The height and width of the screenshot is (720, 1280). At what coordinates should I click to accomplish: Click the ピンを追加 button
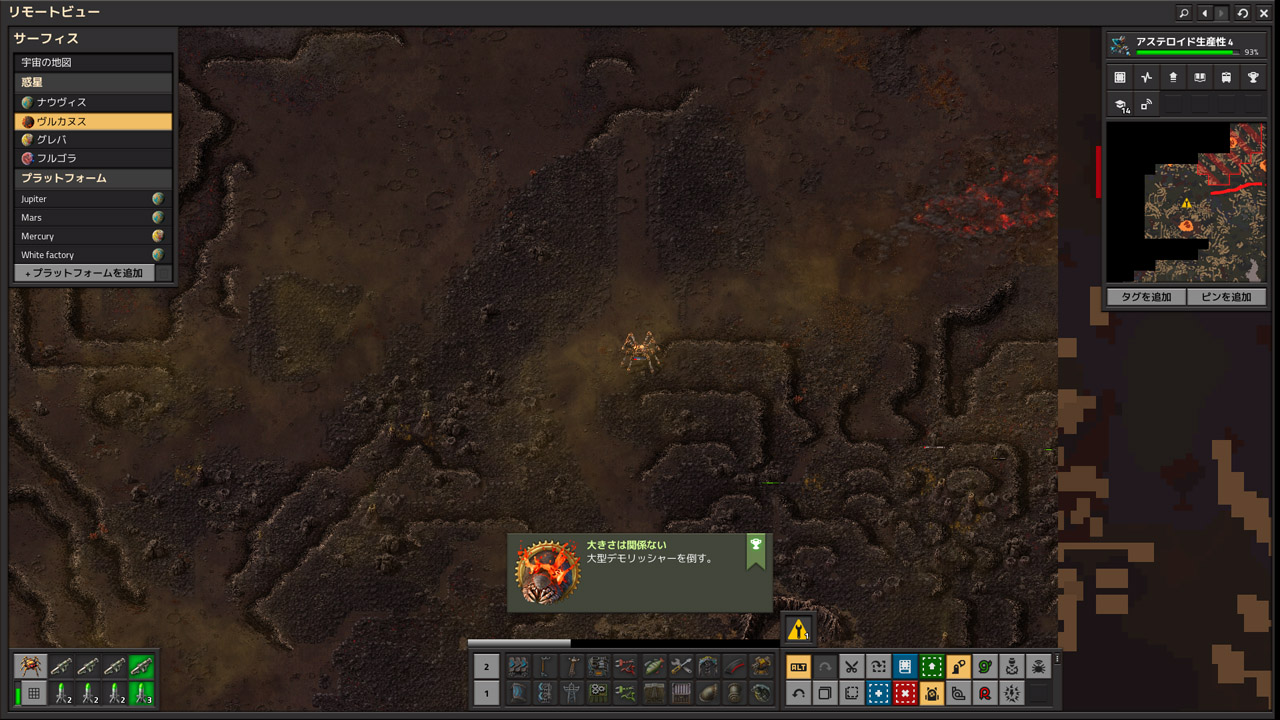click(1227, 297)
